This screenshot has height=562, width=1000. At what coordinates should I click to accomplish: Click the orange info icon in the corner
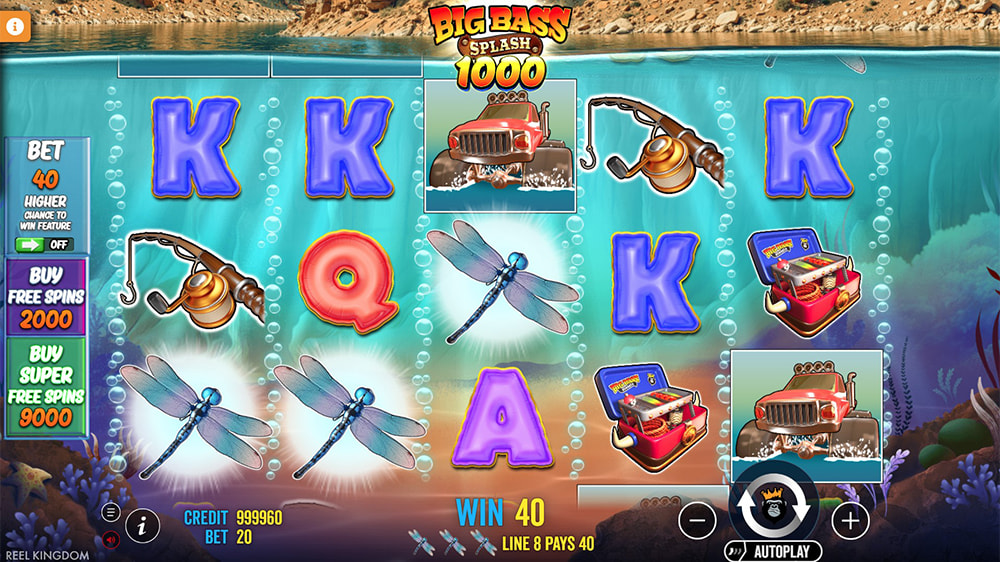pos(16,27)
